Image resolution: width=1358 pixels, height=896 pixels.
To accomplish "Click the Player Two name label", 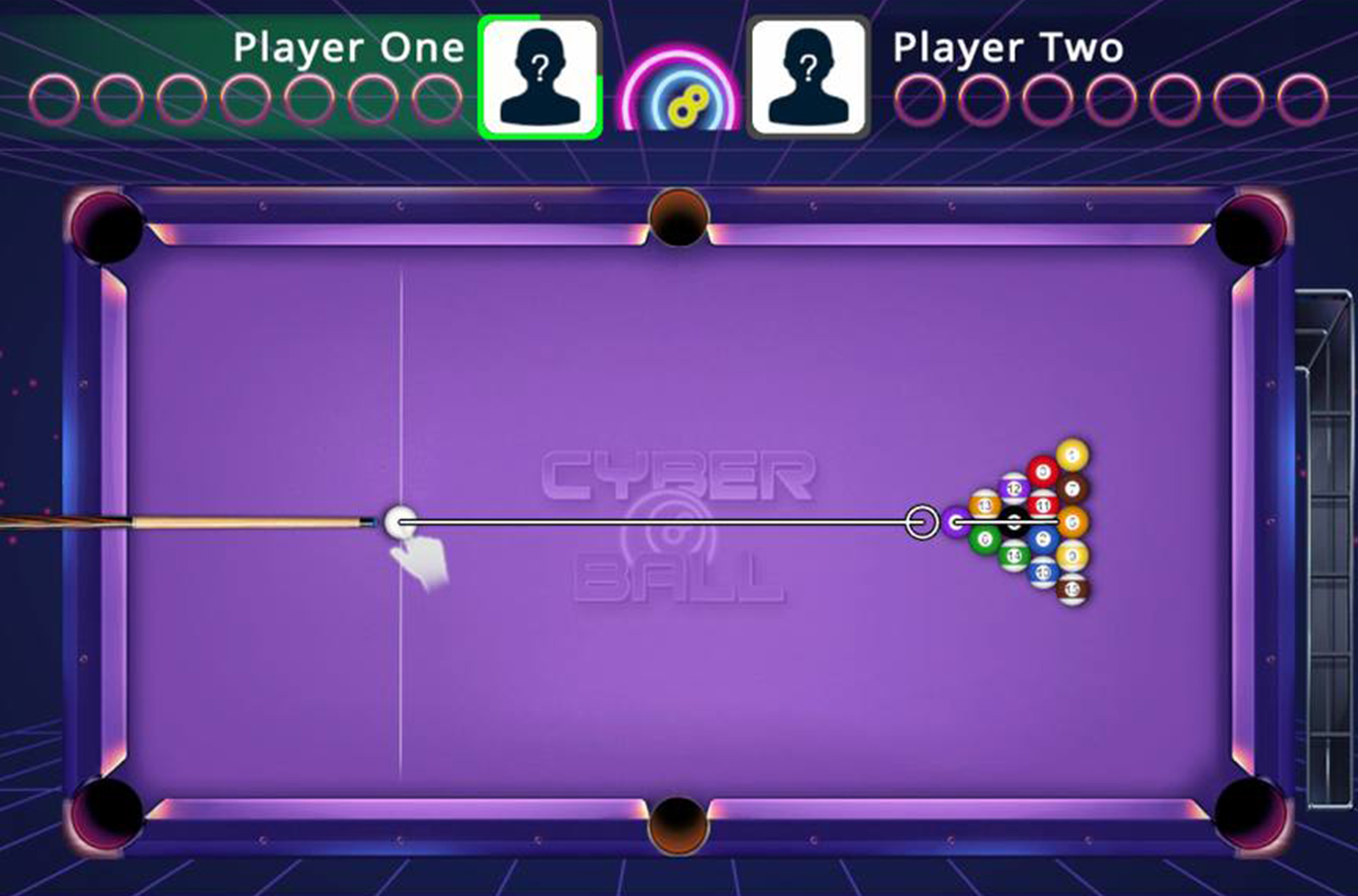I will [1008, 48].
